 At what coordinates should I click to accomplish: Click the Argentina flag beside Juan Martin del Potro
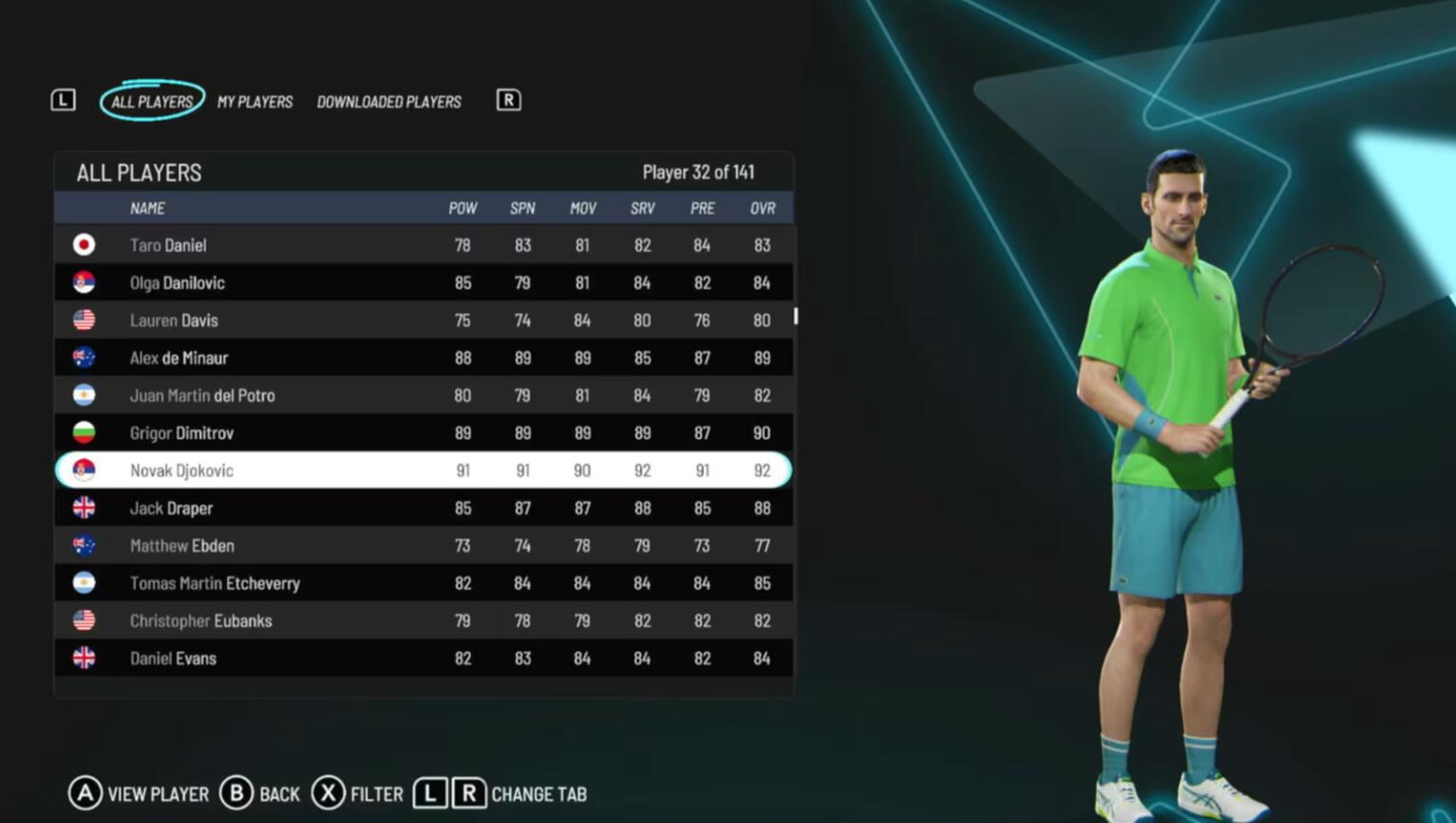click(x=84, y=395)
